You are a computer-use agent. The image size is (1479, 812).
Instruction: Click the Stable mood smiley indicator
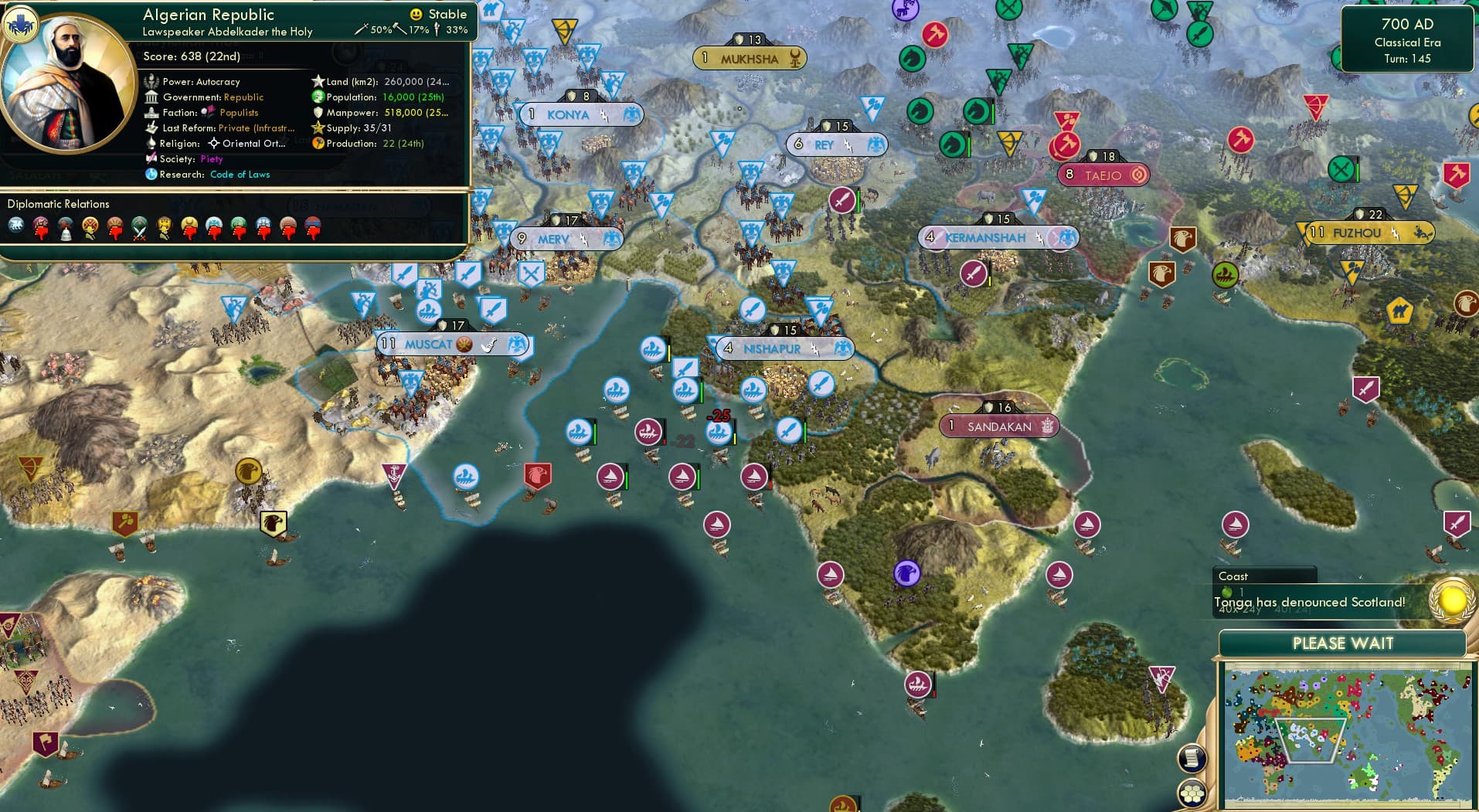click(x=416, y=14)
